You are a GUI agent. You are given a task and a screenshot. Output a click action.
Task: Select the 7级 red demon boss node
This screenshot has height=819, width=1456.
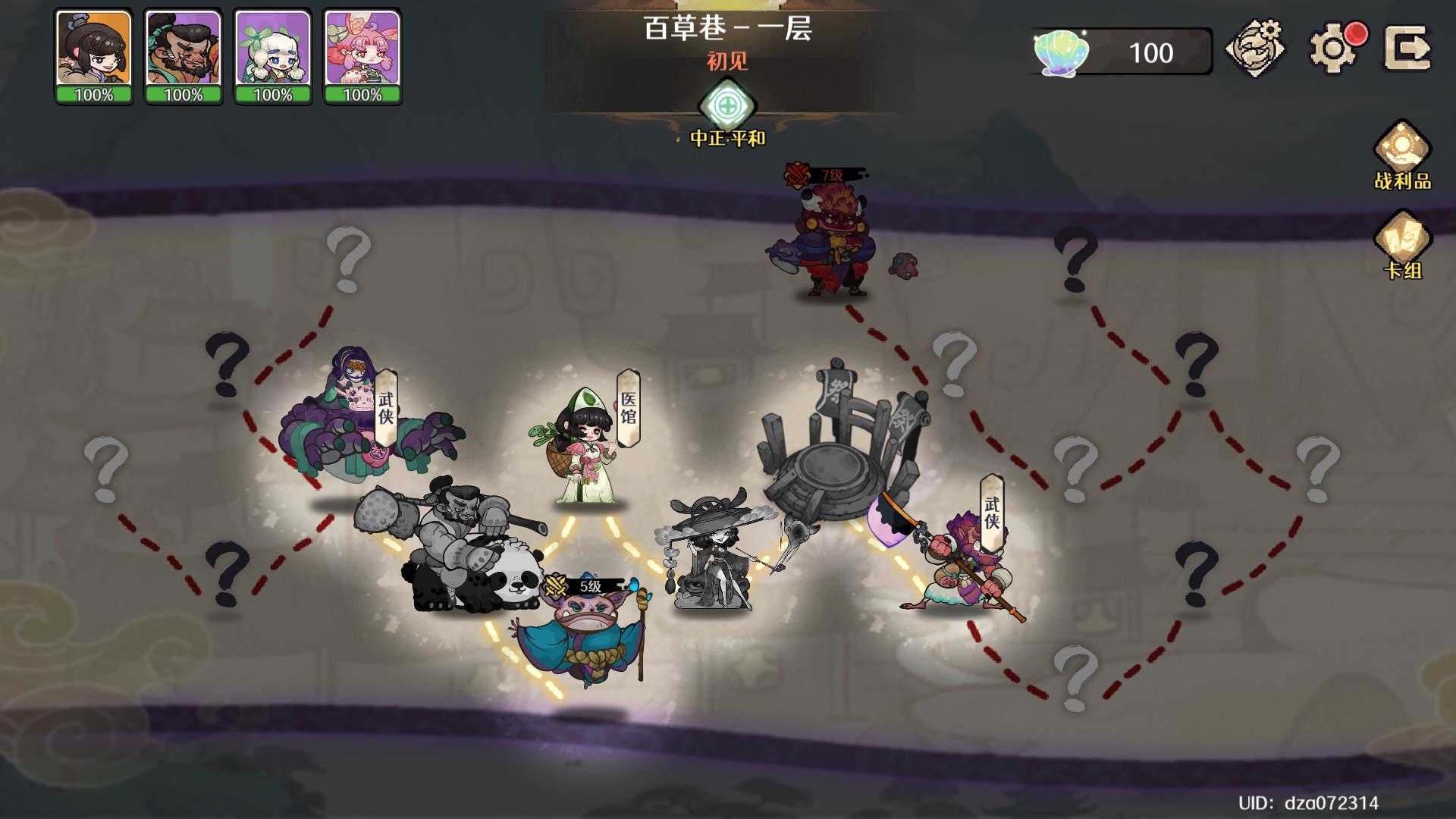click(830, 239)
